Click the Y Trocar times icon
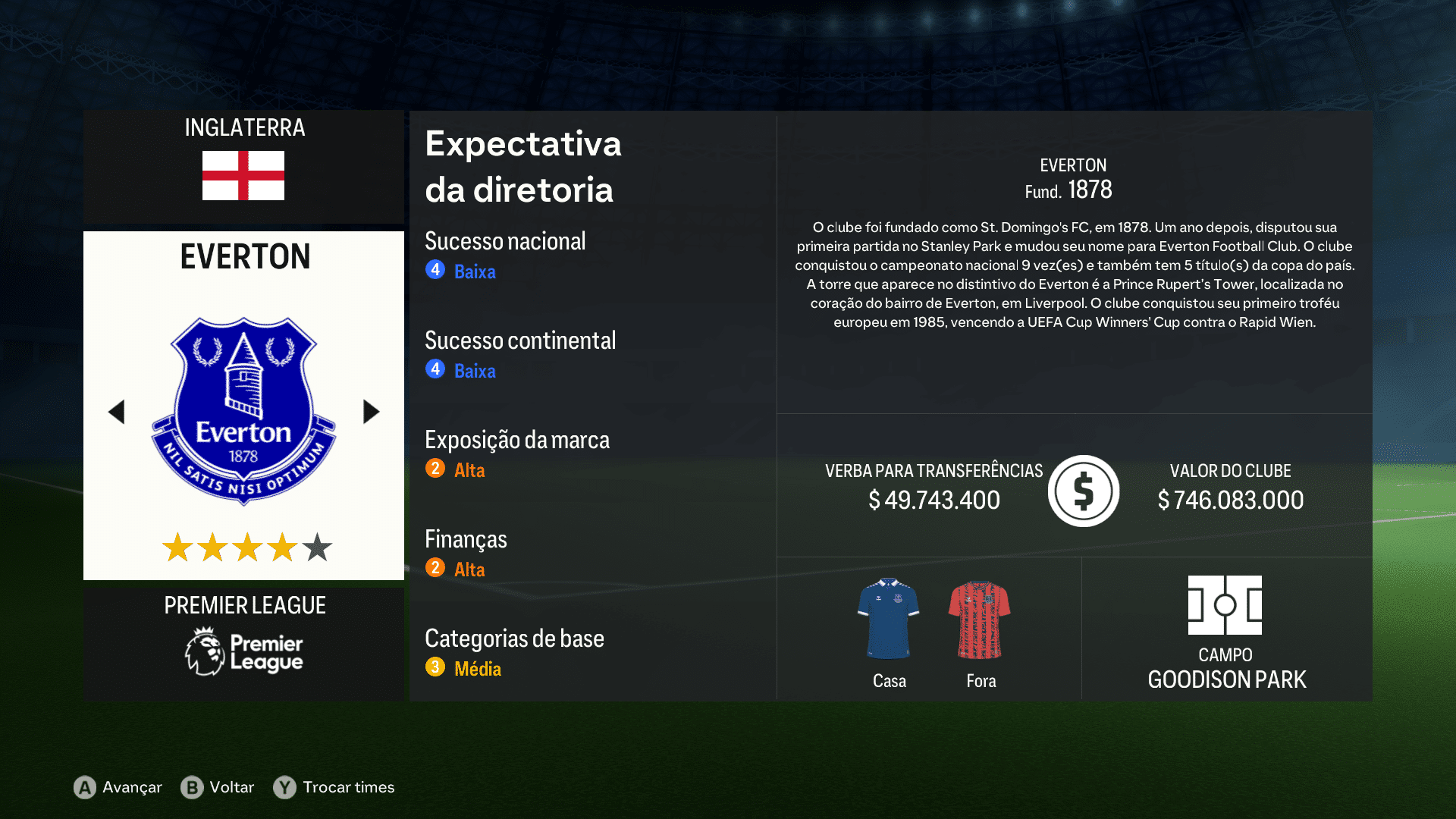The height and width of the screenshot is (819, 1456). [284, 788]
